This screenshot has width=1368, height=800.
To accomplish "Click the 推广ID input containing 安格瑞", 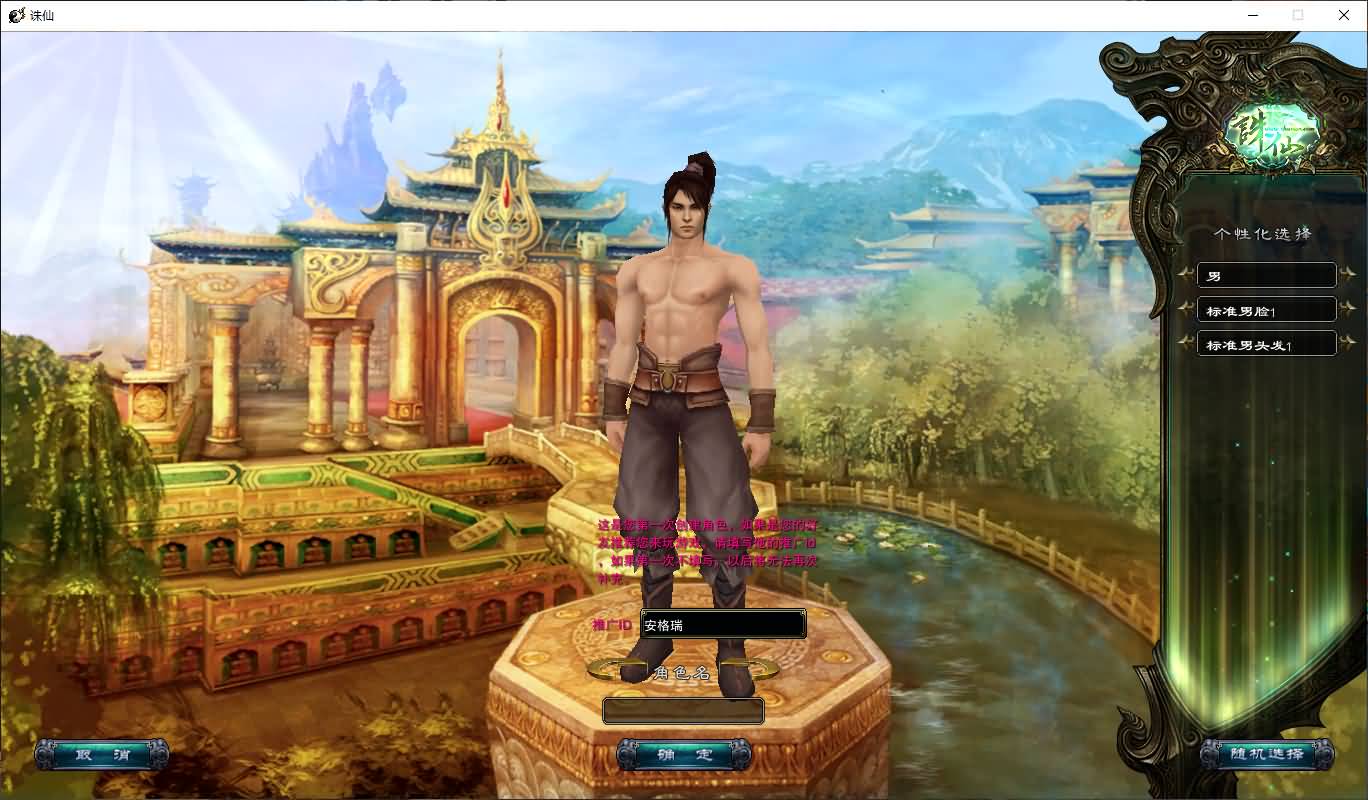I will tap(723, 624).
